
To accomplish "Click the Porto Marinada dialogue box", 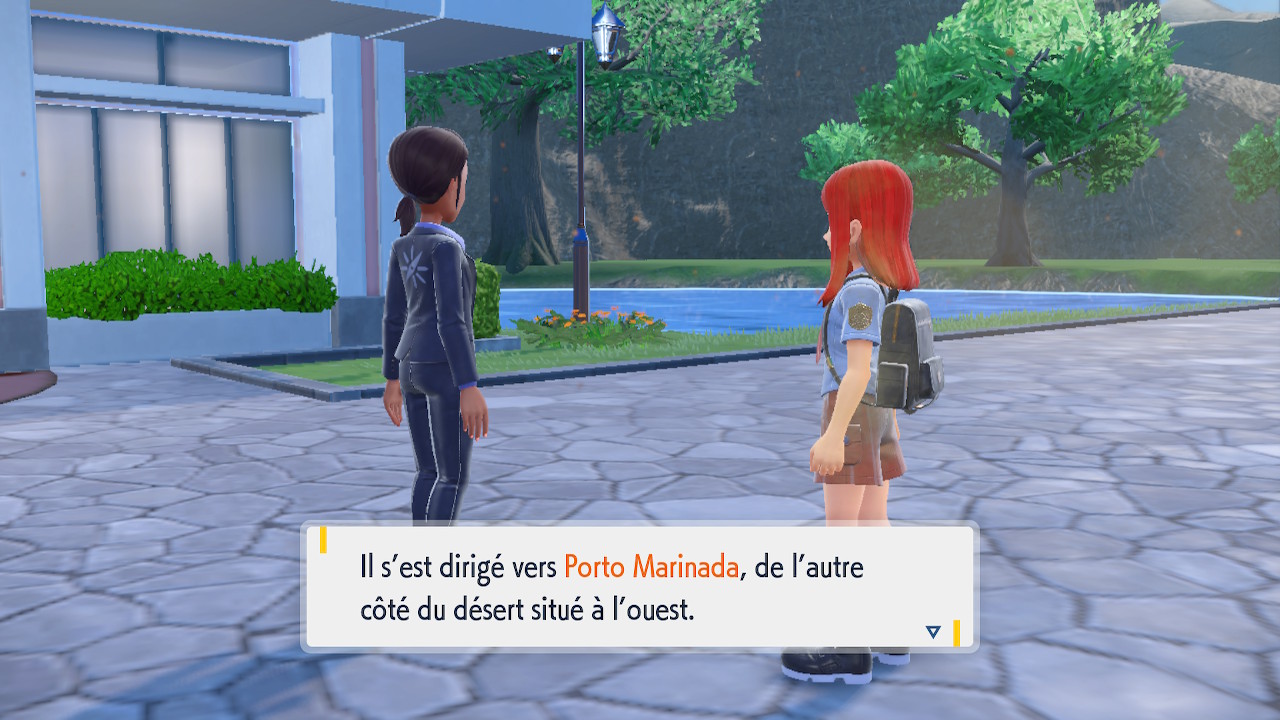I will (x=640, y=587).
